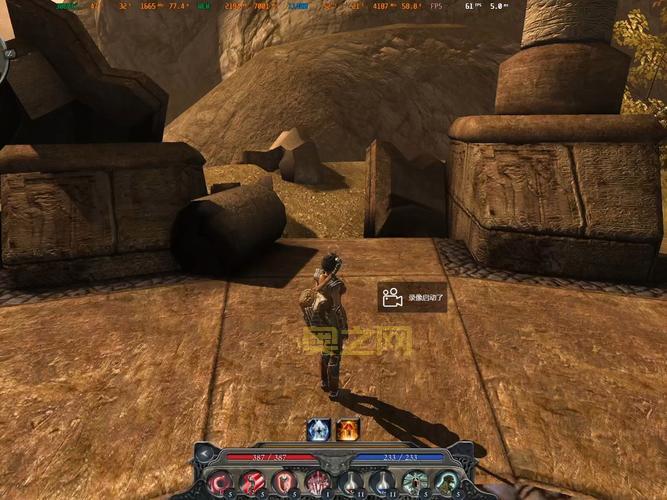Activate the red crescent swirl skill
667x500 pixels.
(221, 482)
